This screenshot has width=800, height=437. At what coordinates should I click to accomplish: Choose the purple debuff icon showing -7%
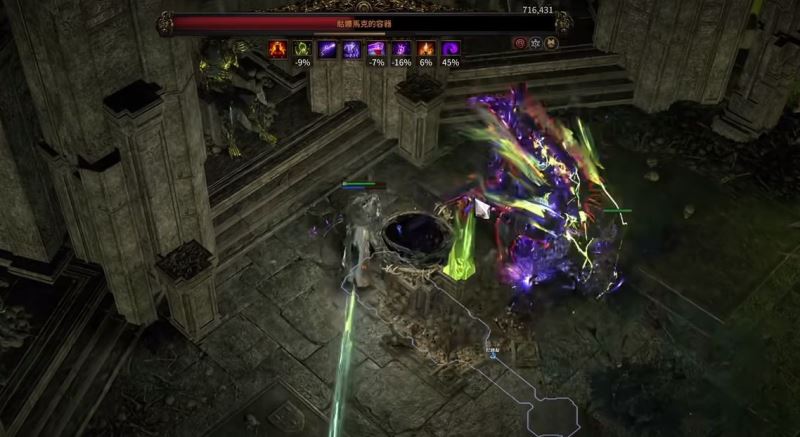click(376, 48)
